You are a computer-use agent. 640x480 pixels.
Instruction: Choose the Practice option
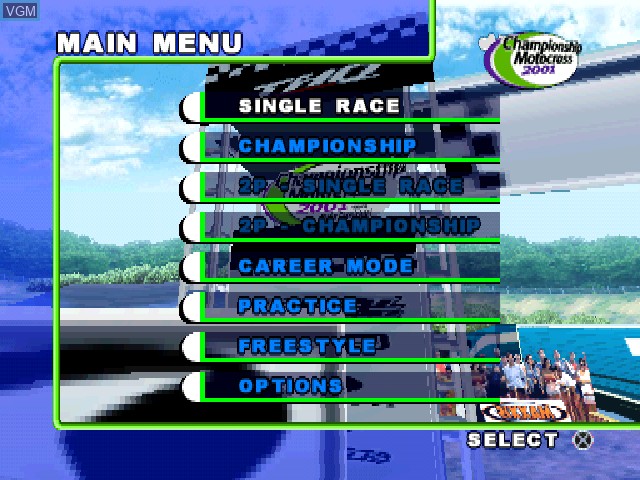coord(297,306)
